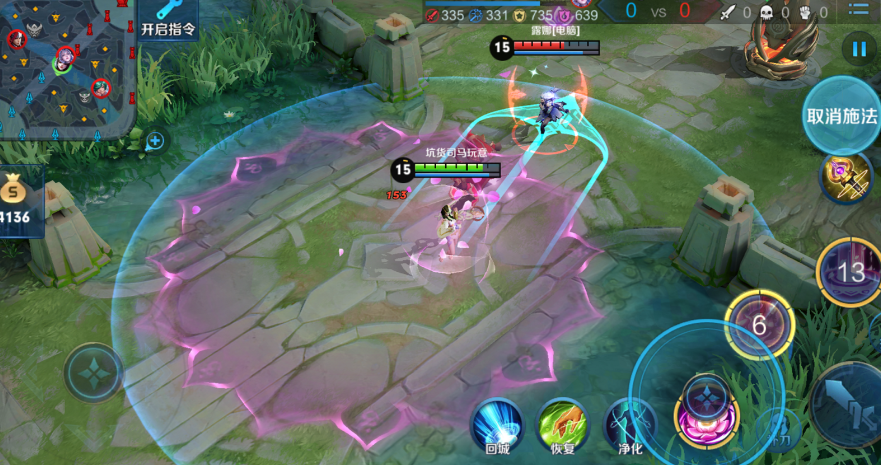Buy the recommended golden staff item

coord(845,177)
